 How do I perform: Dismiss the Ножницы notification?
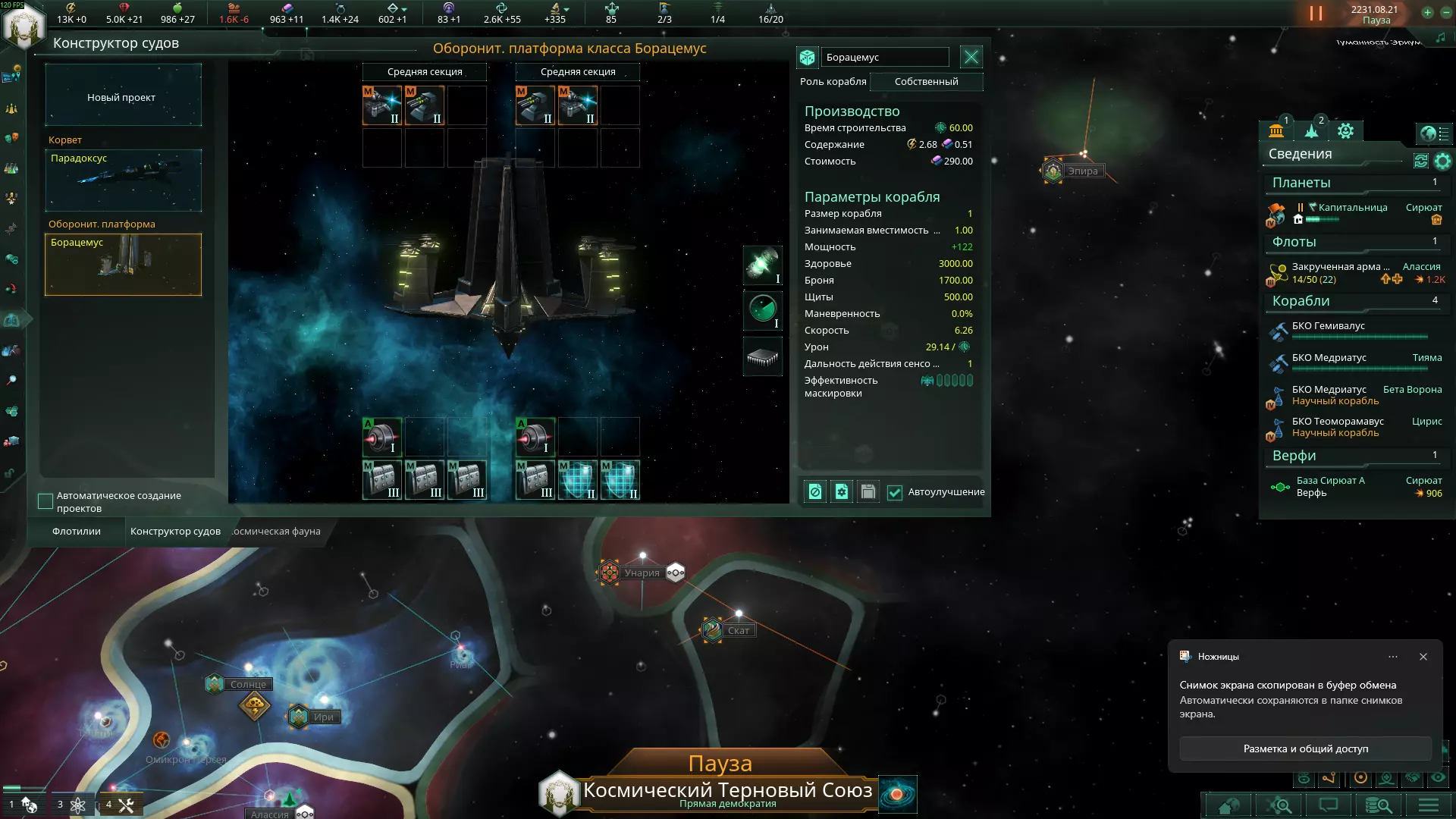[x=1423, y=657]
